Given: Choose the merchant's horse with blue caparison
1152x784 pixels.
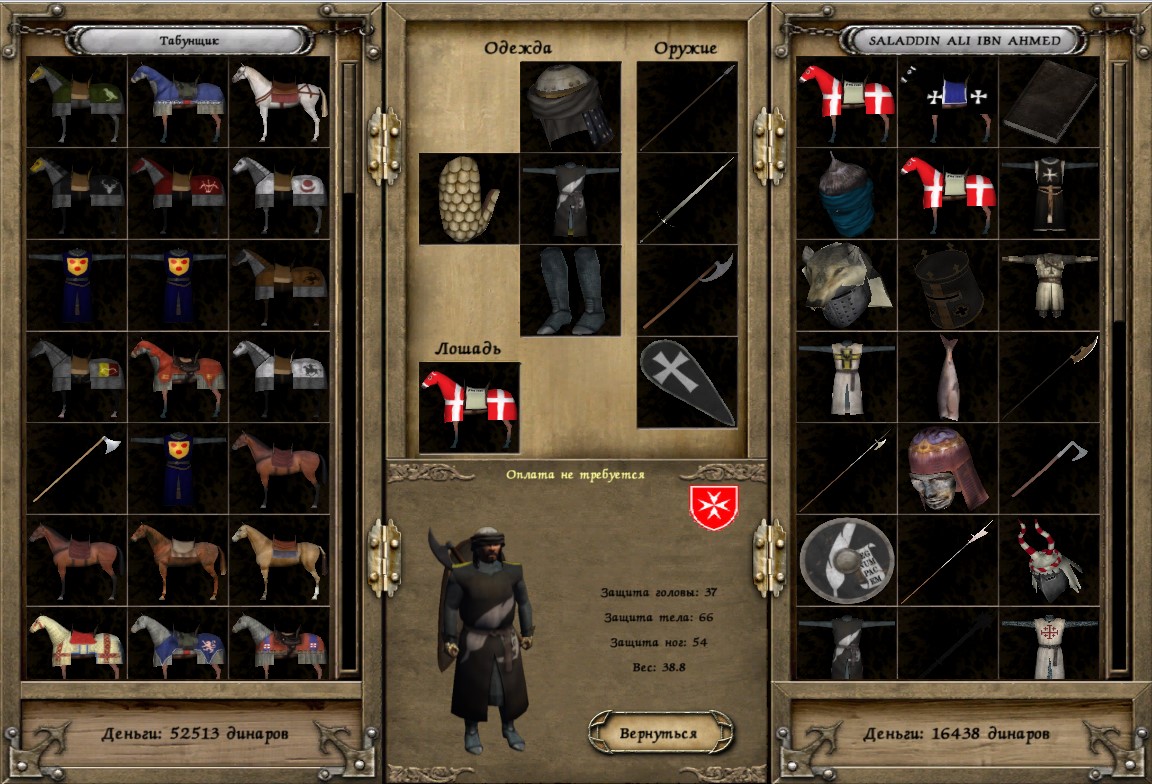Looking at the screenshot, I should (x=178, y=102).
